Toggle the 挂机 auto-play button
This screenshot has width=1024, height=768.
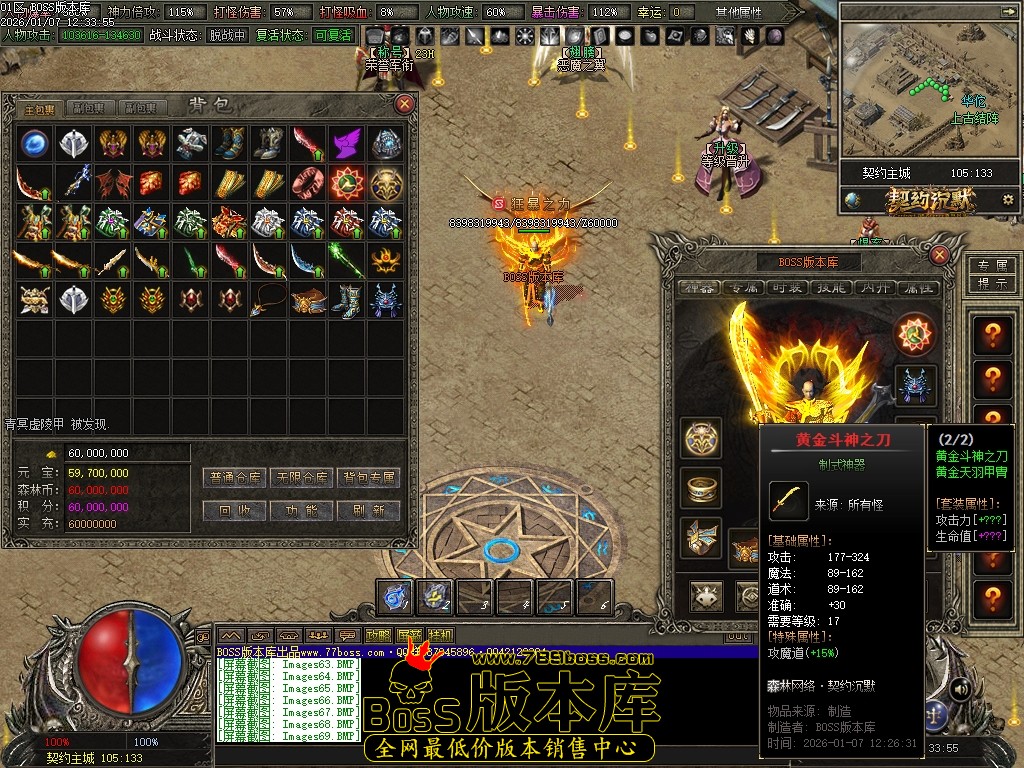440,635
